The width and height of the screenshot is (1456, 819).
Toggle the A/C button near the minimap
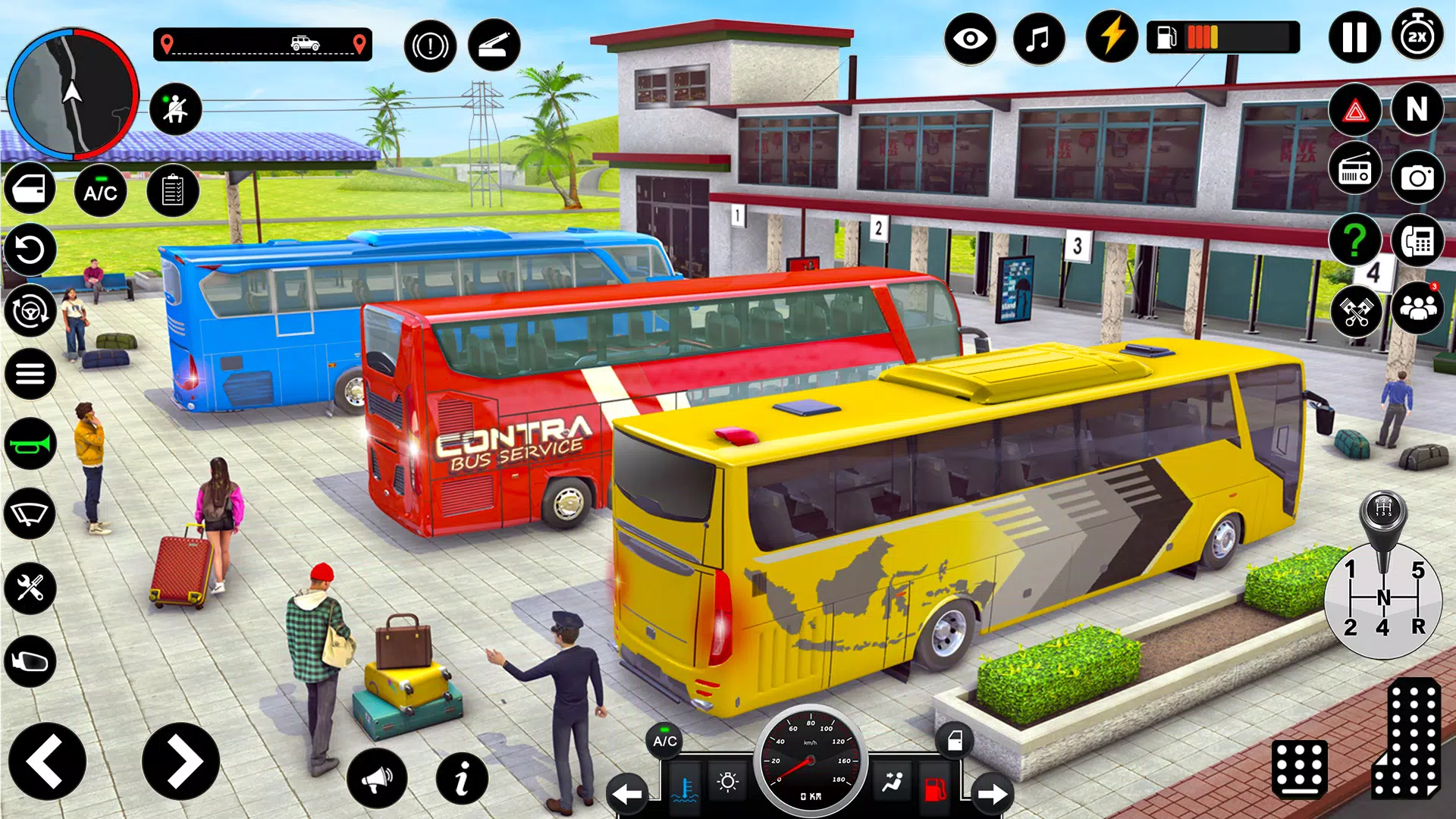(x=101, y=192)
